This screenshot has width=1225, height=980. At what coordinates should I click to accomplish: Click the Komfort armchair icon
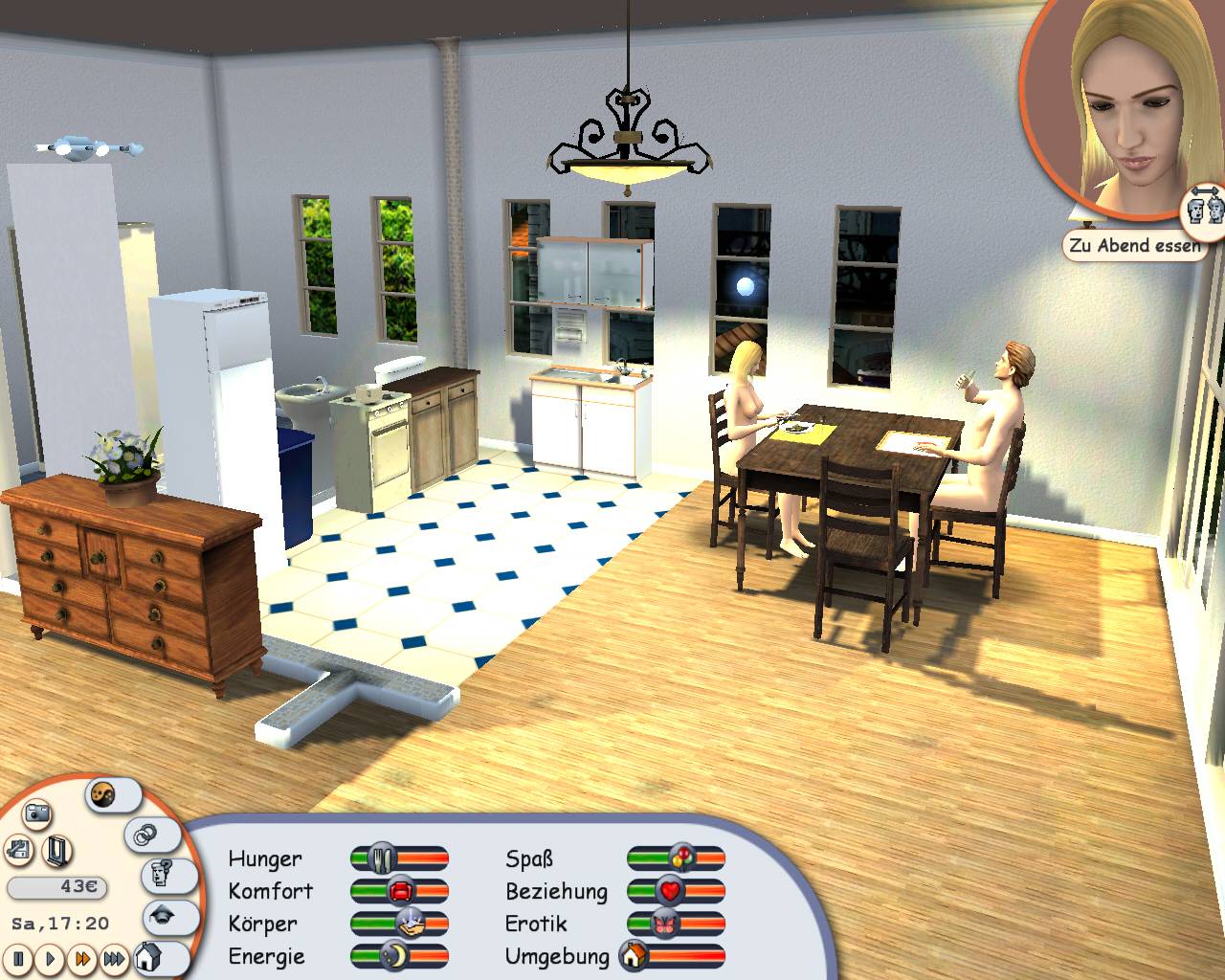click(402, 890)
